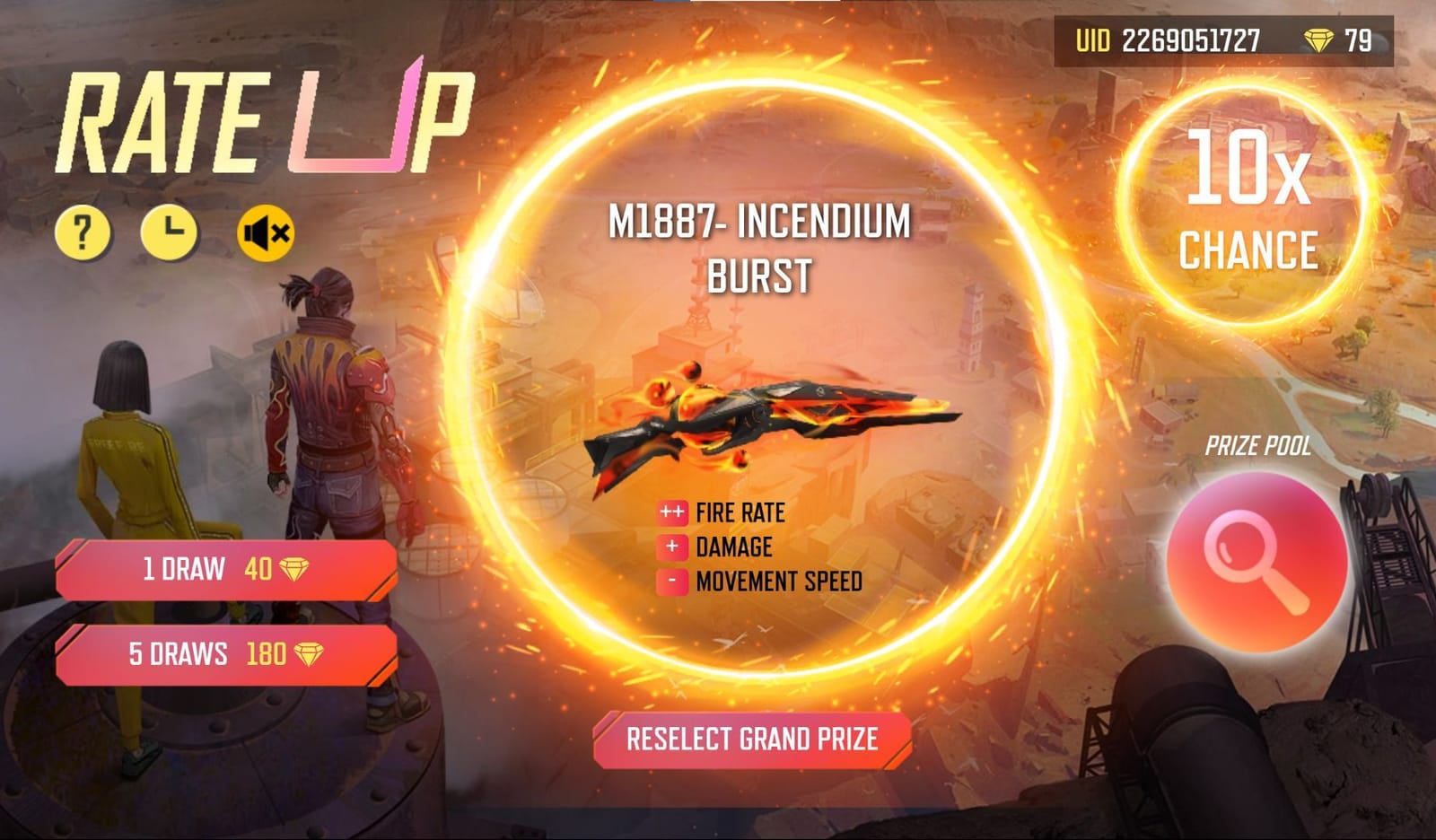Click the 1 Draw for 40 diamonds button

click(x=224, y=571)
